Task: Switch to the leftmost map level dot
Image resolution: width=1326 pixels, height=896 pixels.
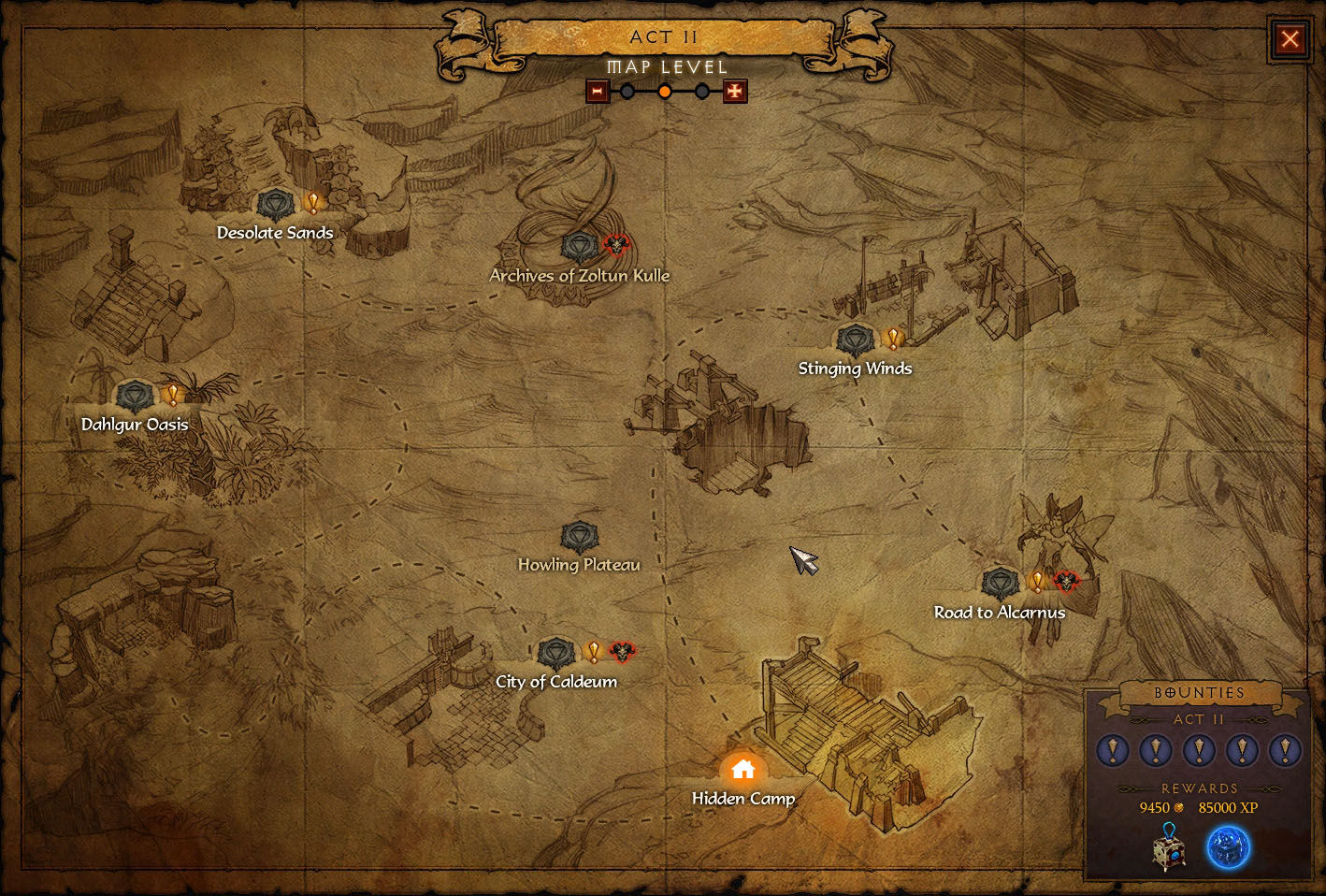Action: point(627,92)
